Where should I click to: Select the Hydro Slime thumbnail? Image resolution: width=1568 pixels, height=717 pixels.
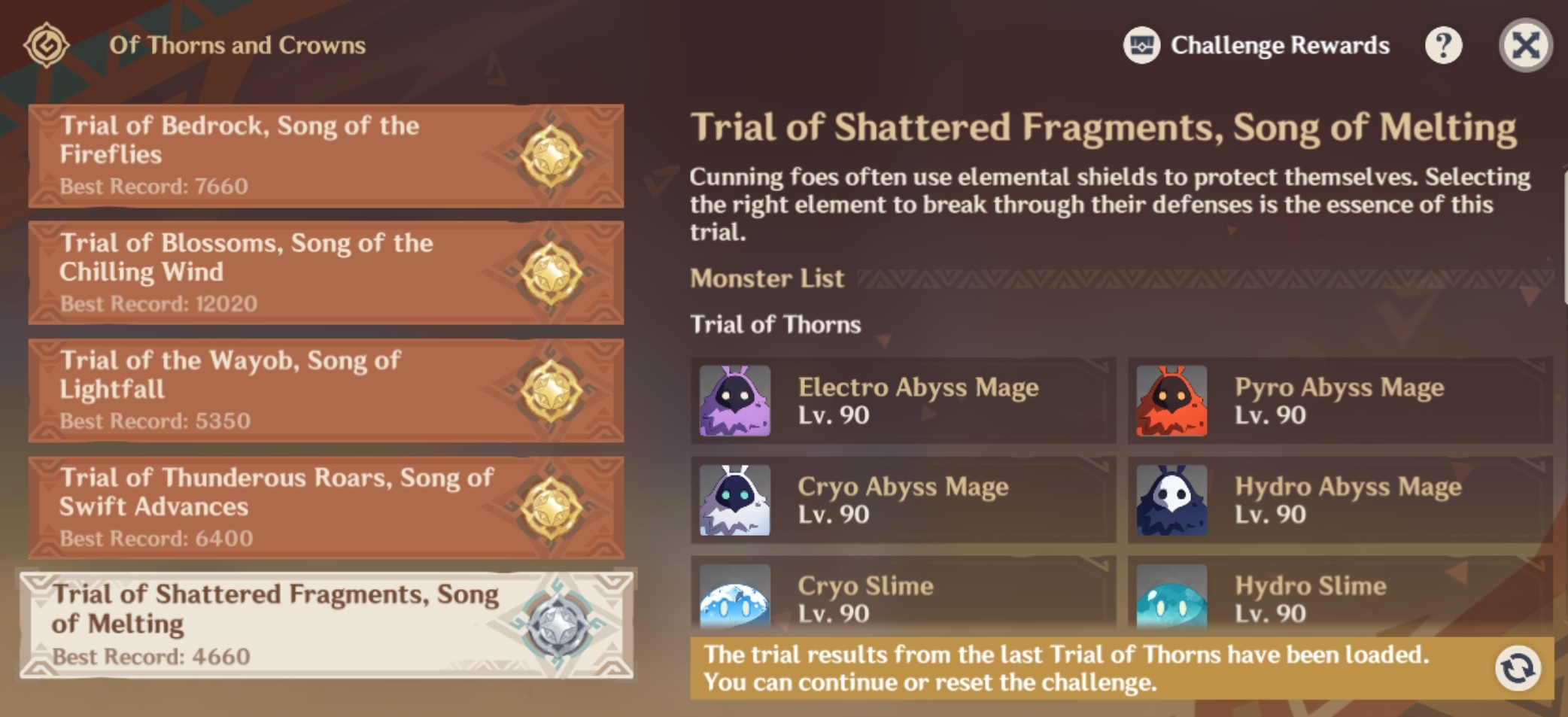tap(1171, 598)
